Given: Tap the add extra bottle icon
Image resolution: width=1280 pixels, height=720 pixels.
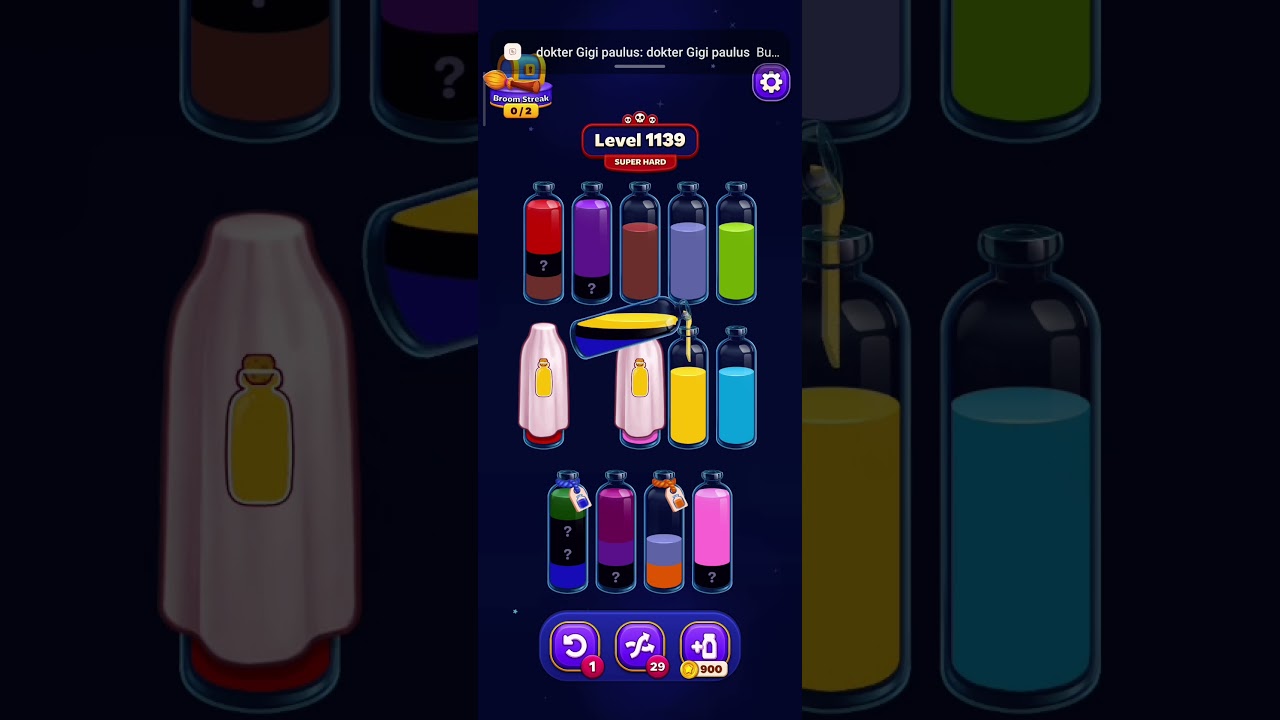Looking at the screenshot, I should point(705,645).
